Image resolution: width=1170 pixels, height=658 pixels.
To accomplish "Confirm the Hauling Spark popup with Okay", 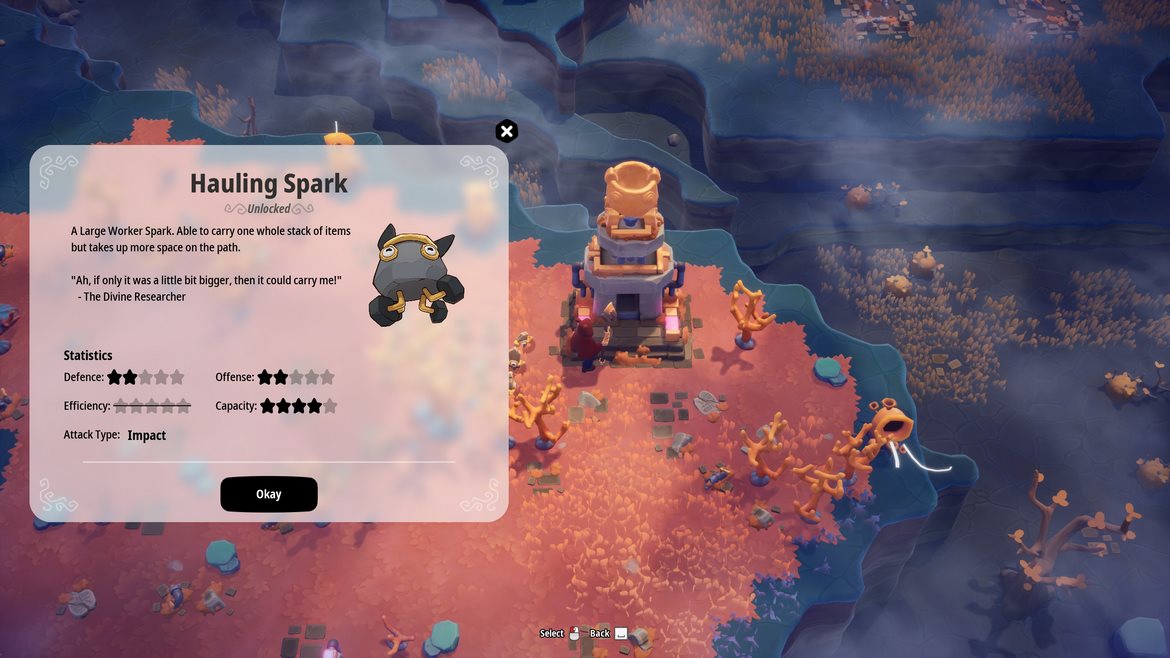I will (x=269, y=494).
